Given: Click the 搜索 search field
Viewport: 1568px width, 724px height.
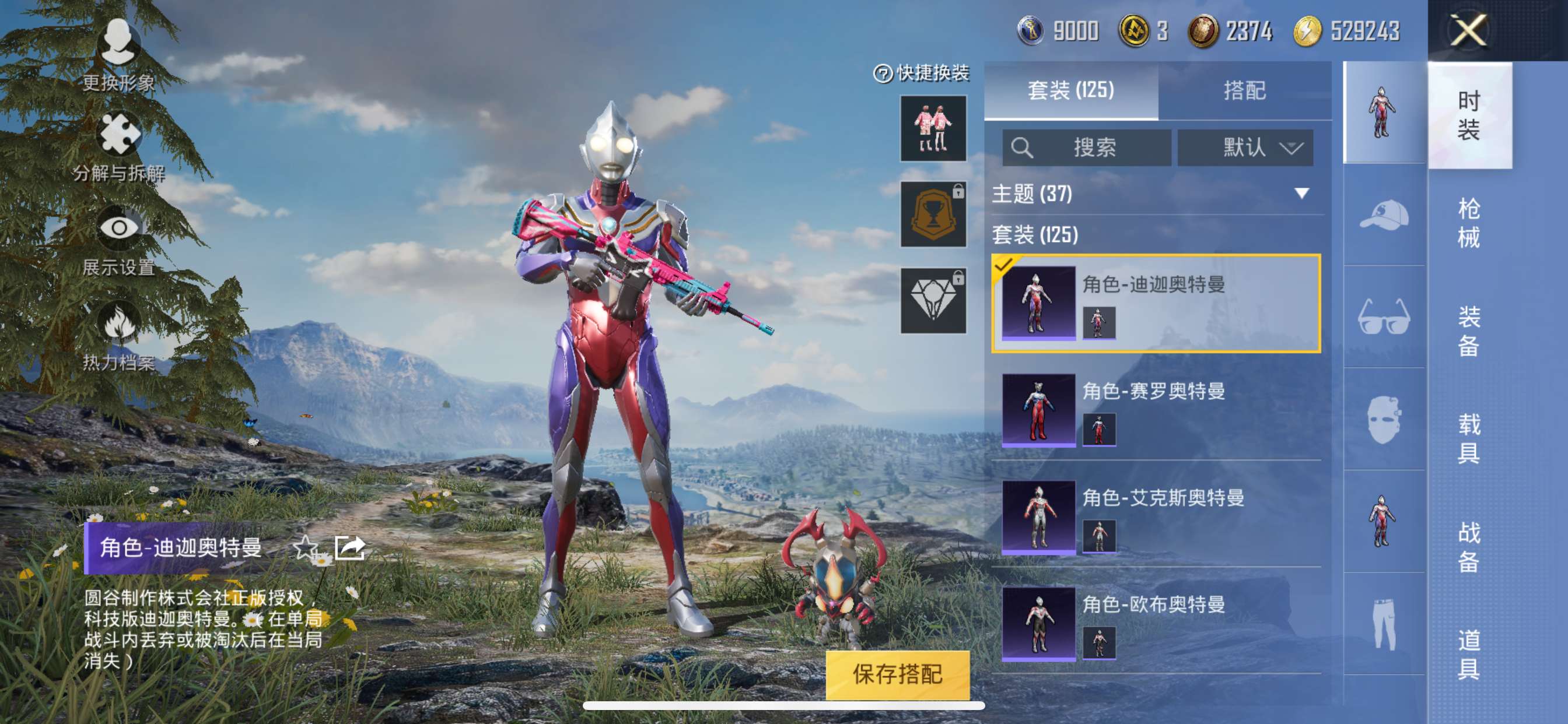Looking at the screenshot, I should tap(1087, 147).
